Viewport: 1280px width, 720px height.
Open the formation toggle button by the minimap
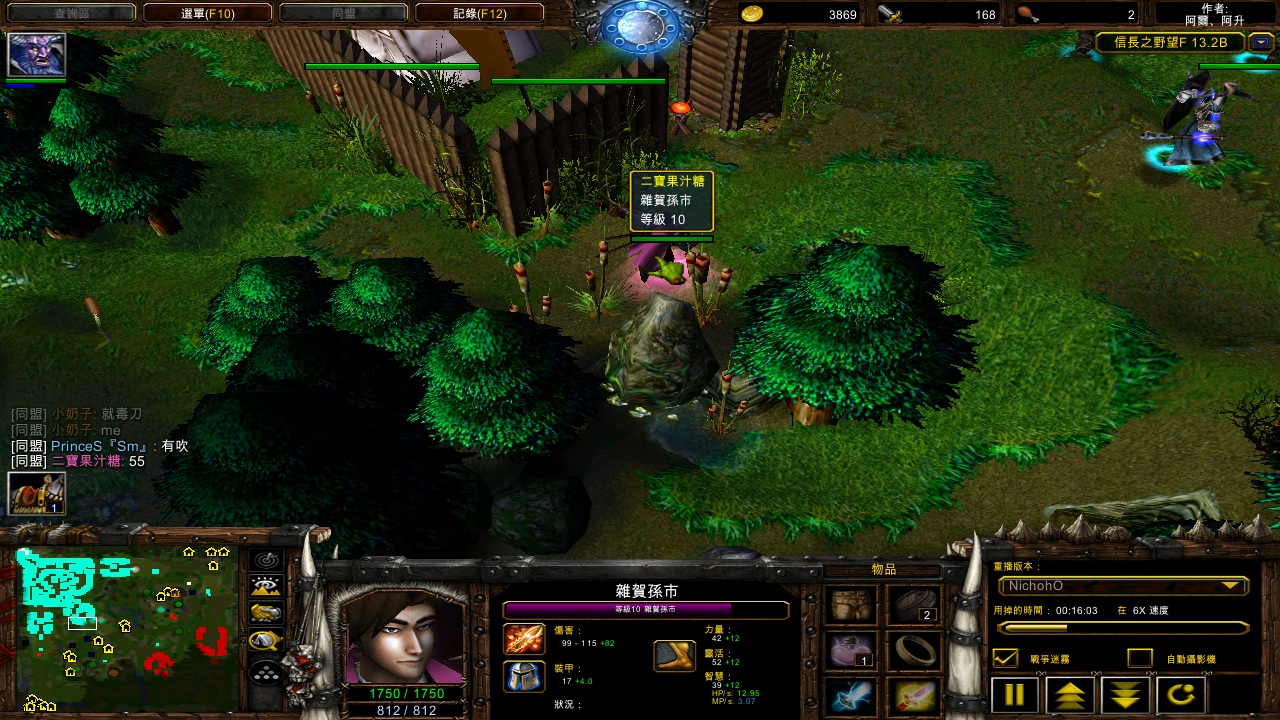click(266, 673)
